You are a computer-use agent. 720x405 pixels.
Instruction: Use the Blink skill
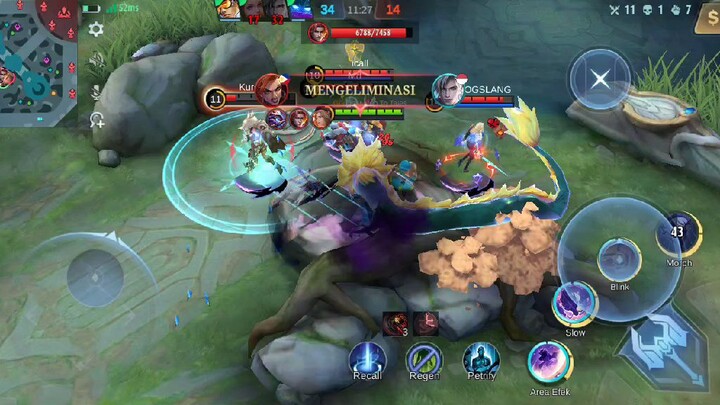coord(619,259)
